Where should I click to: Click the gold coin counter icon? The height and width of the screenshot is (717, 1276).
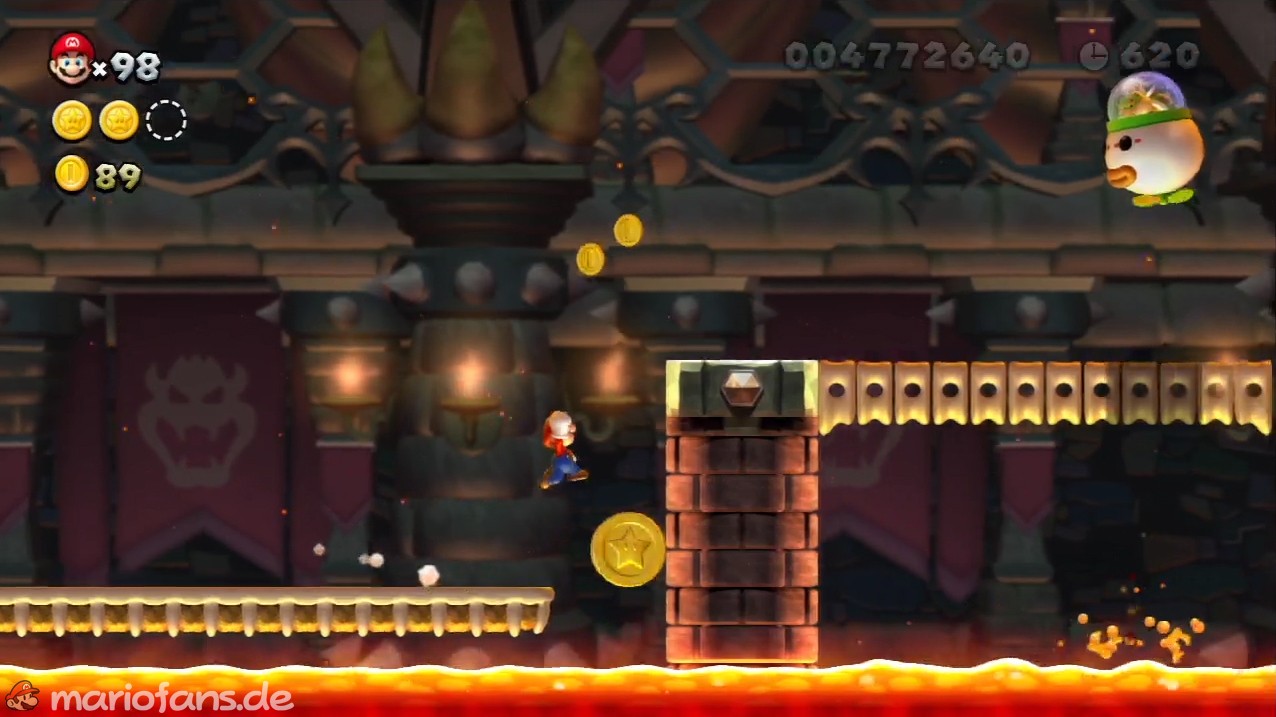pyautogui.click(x=71, y=174)
